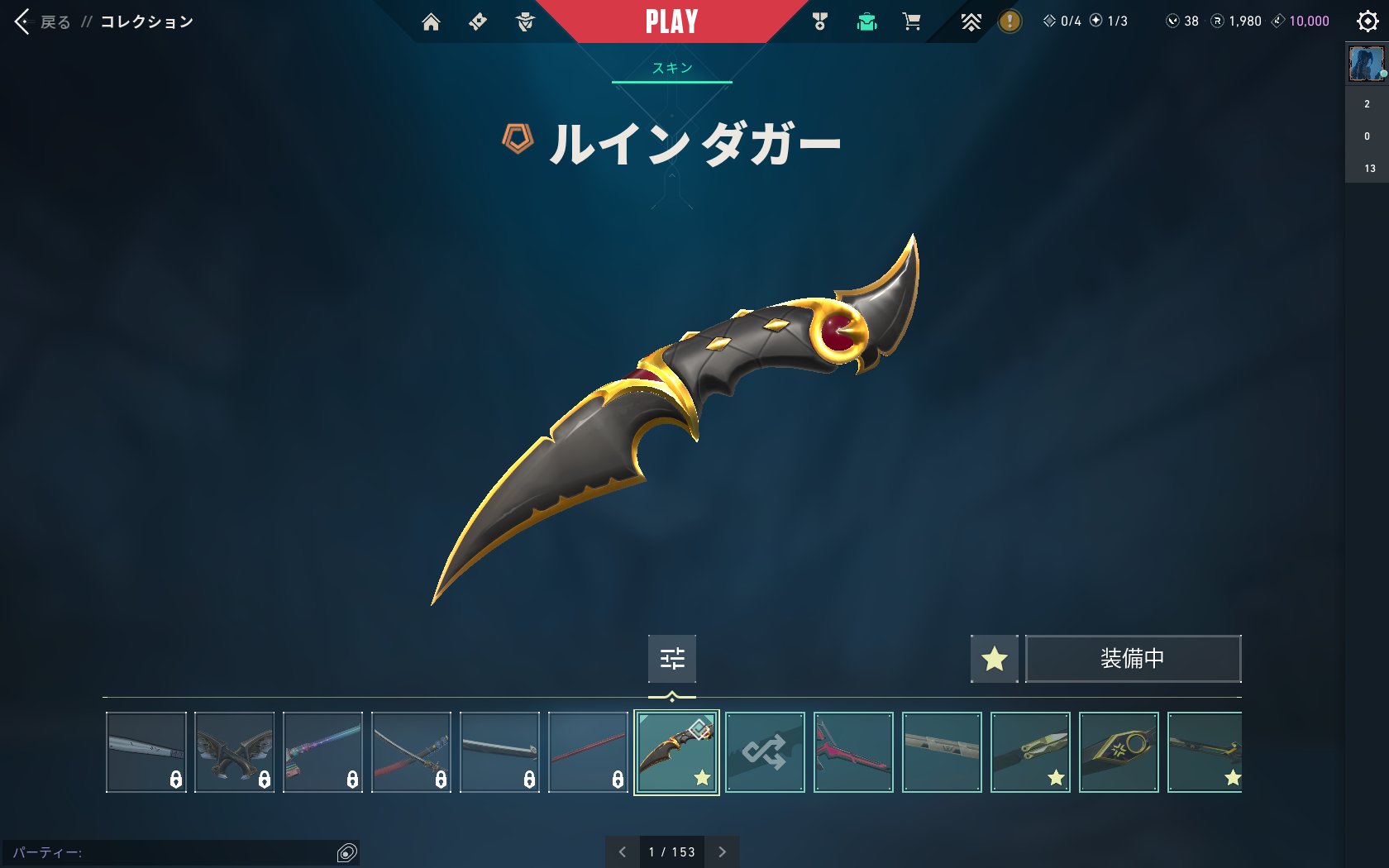Click the 装備中 equip button
The image size is (1389, 868).
pos(1133,659)
